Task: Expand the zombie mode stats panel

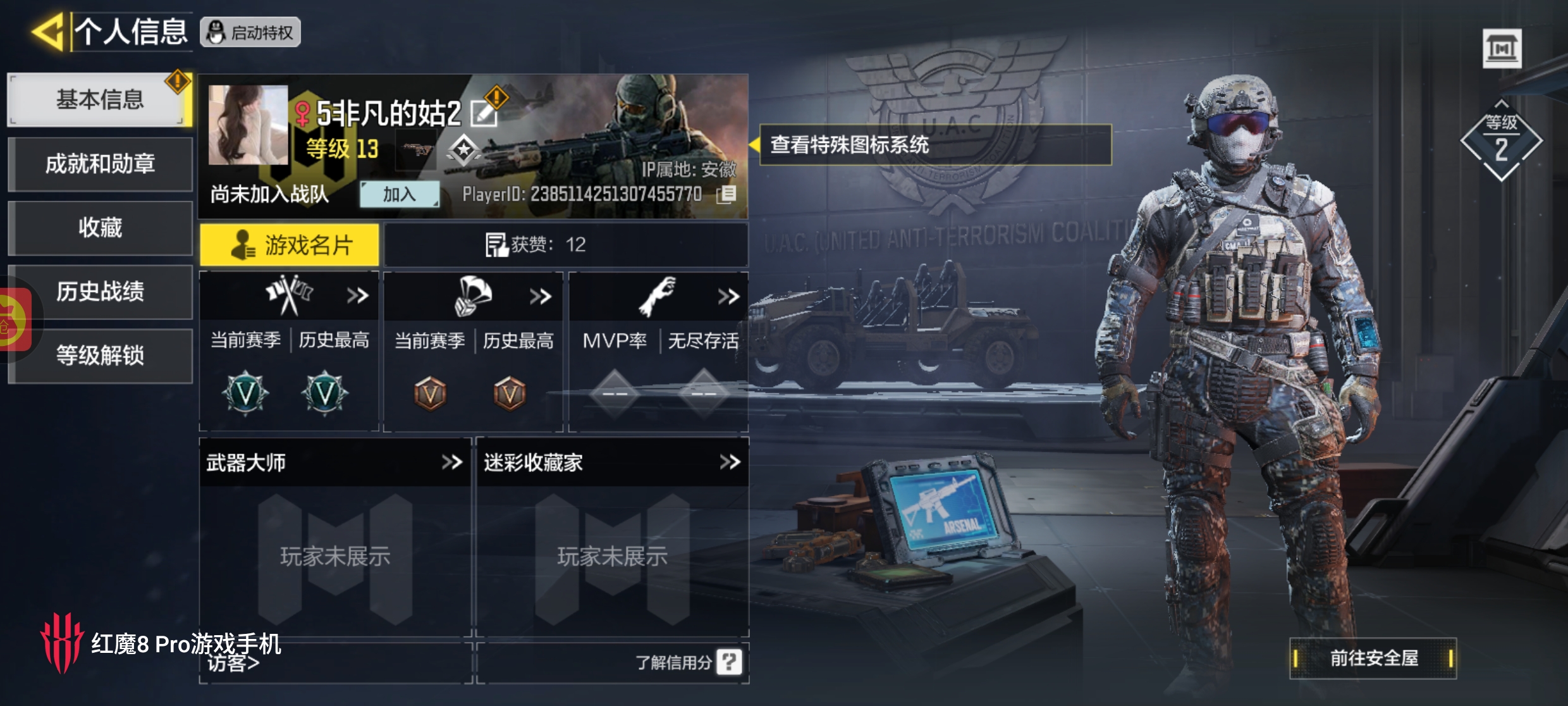Action: point(728,296)
